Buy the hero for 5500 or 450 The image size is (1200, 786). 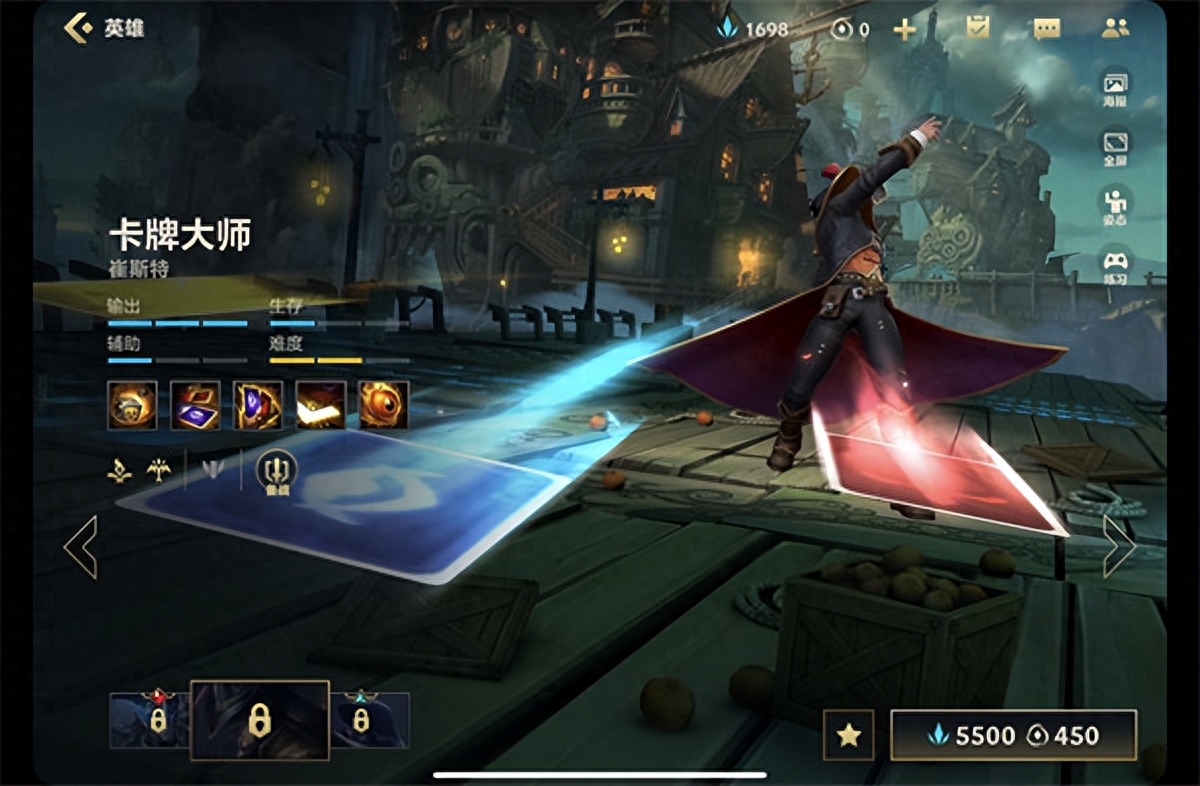(1013, 736)
